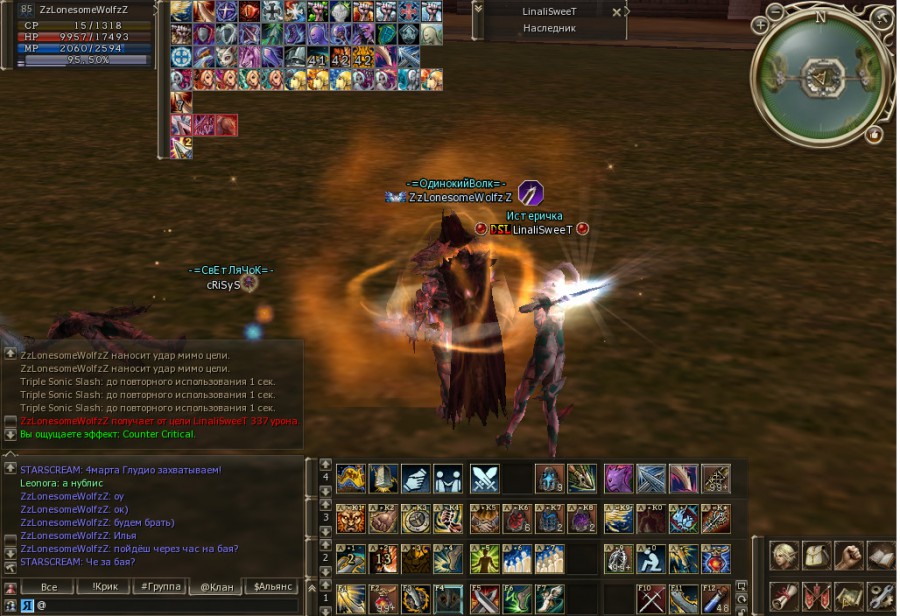Open the wrench and gear system menu

point(882,597)
